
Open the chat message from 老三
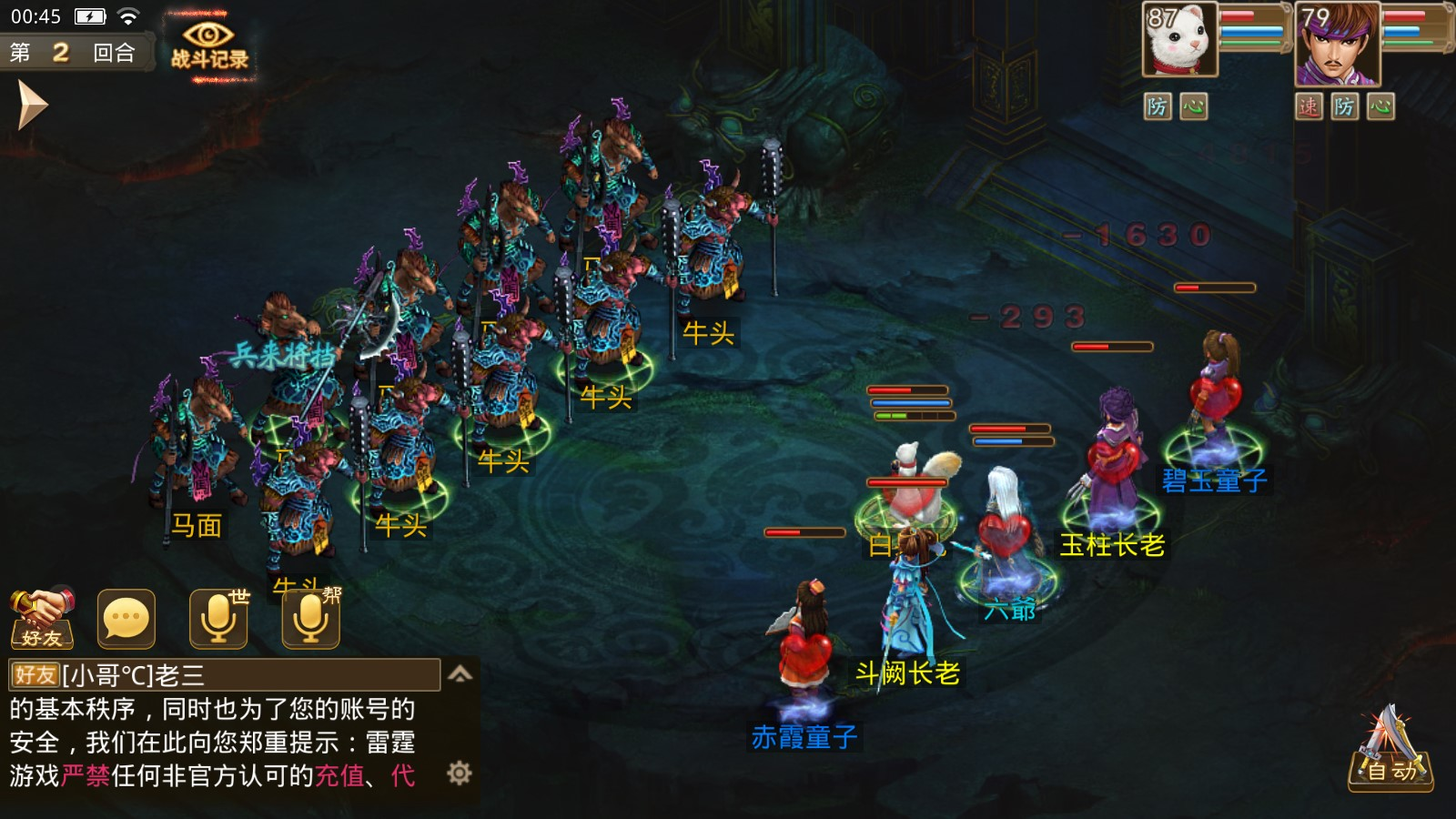[224, 675]
